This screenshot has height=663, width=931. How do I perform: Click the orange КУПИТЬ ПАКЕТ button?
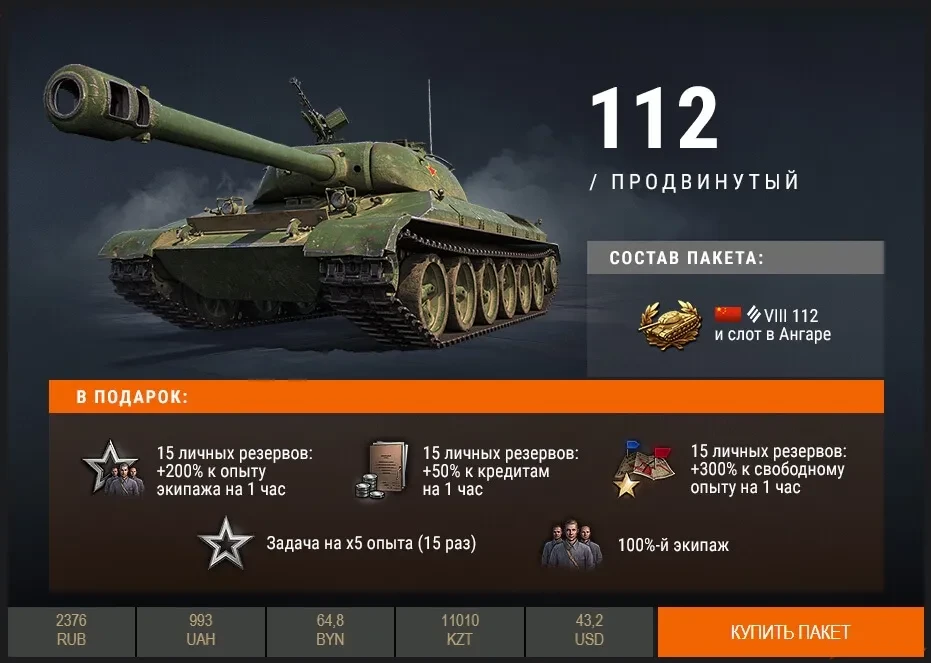790,632
